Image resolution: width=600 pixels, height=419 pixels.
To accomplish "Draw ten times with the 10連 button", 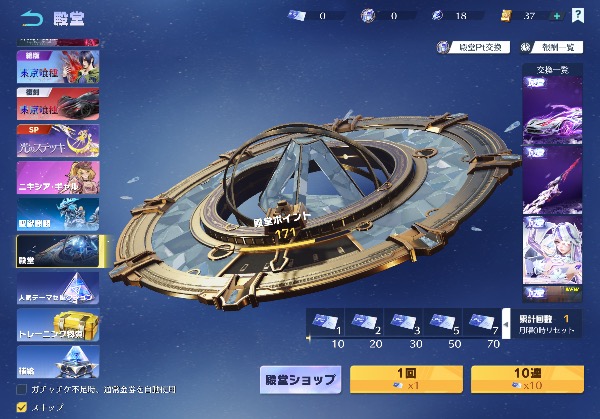I will click(527, 379).
